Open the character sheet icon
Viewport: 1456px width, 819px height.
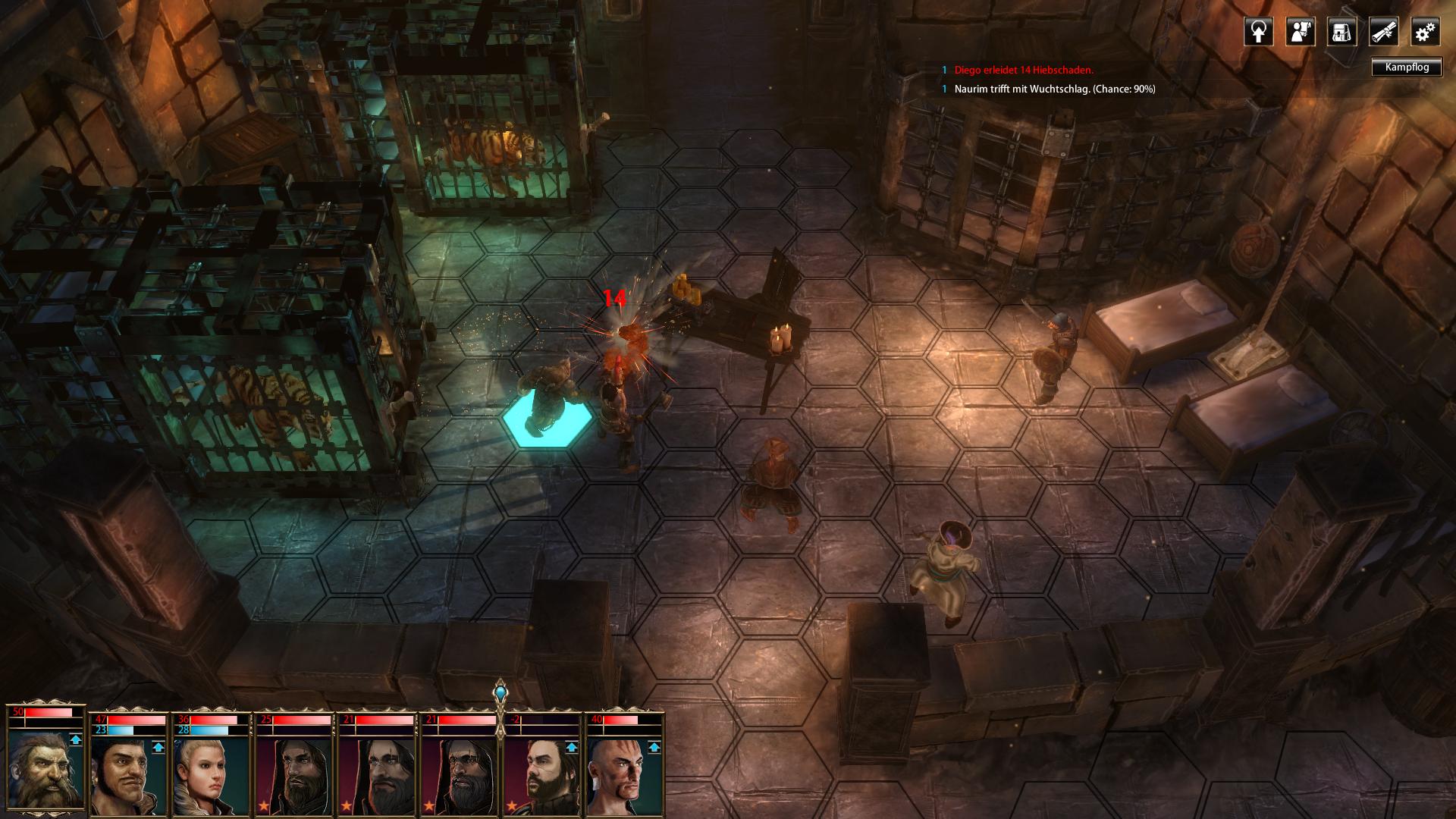(x=1300, y=32)
